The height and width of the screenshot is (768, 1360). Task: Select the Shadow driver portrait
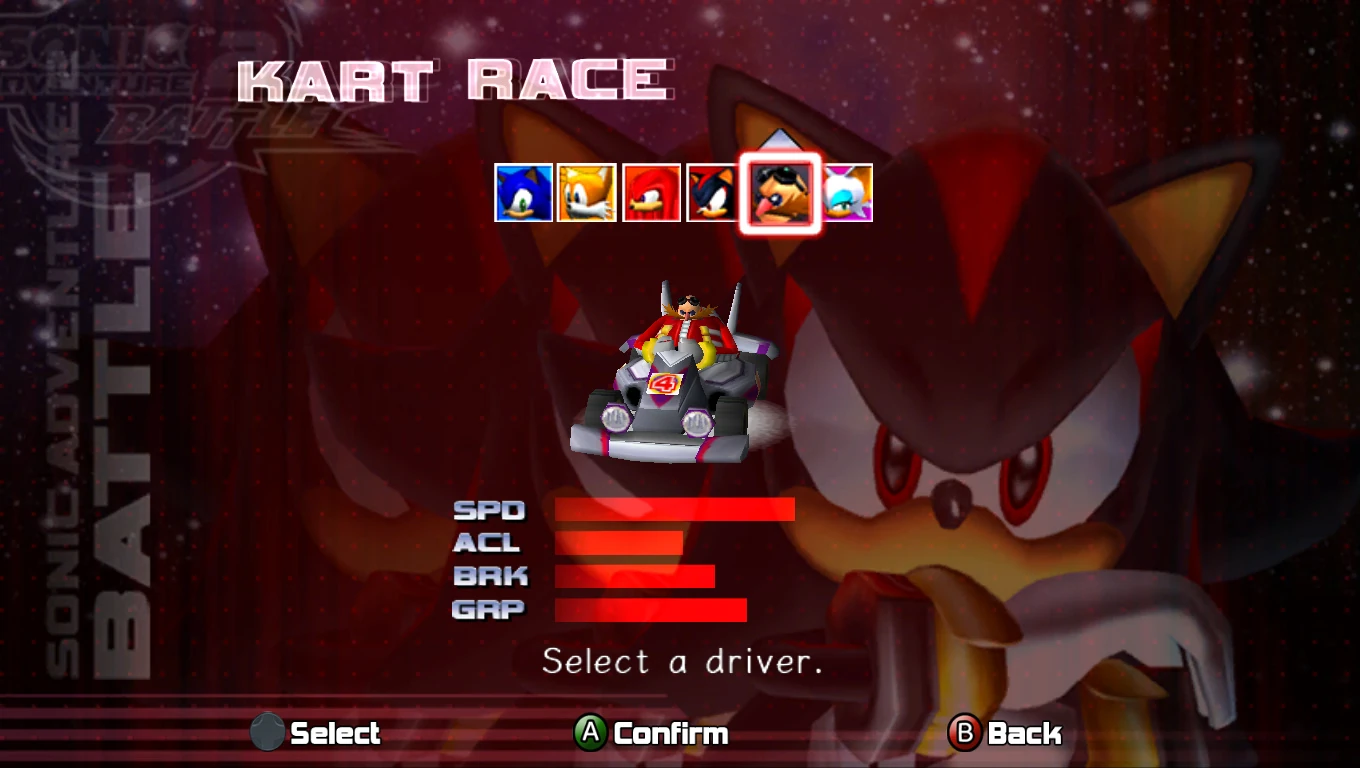(x=713, y=193)
